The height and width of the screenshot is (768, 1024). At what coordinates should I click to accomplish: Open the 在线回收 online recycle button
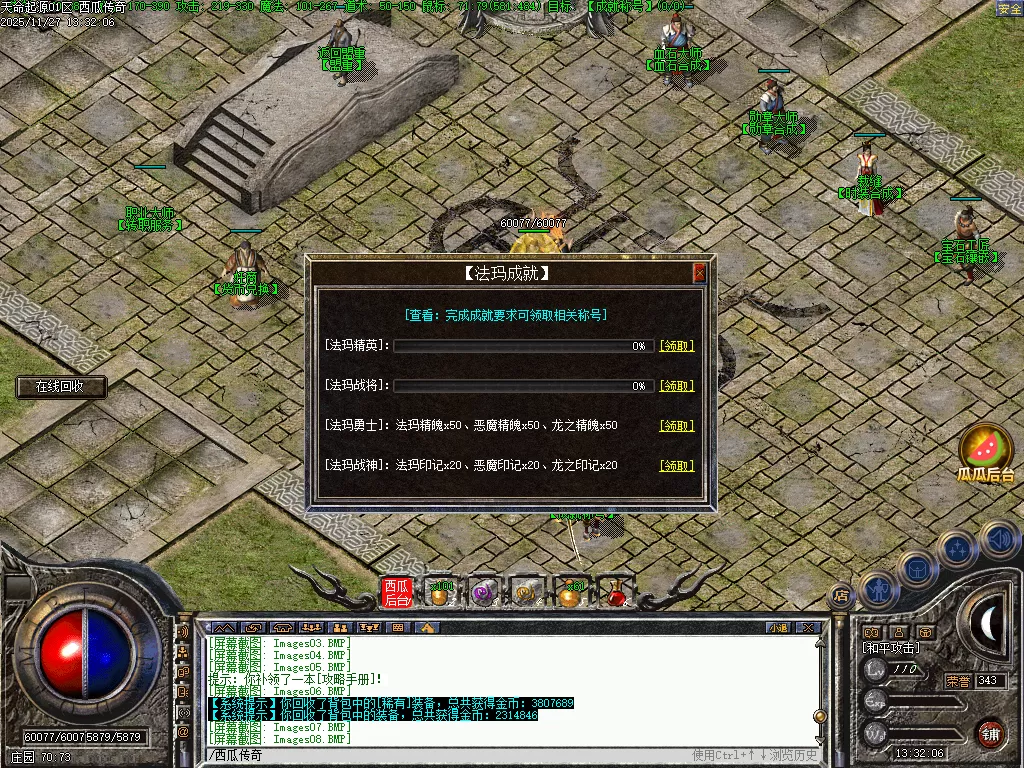click(x=61, y=386)
